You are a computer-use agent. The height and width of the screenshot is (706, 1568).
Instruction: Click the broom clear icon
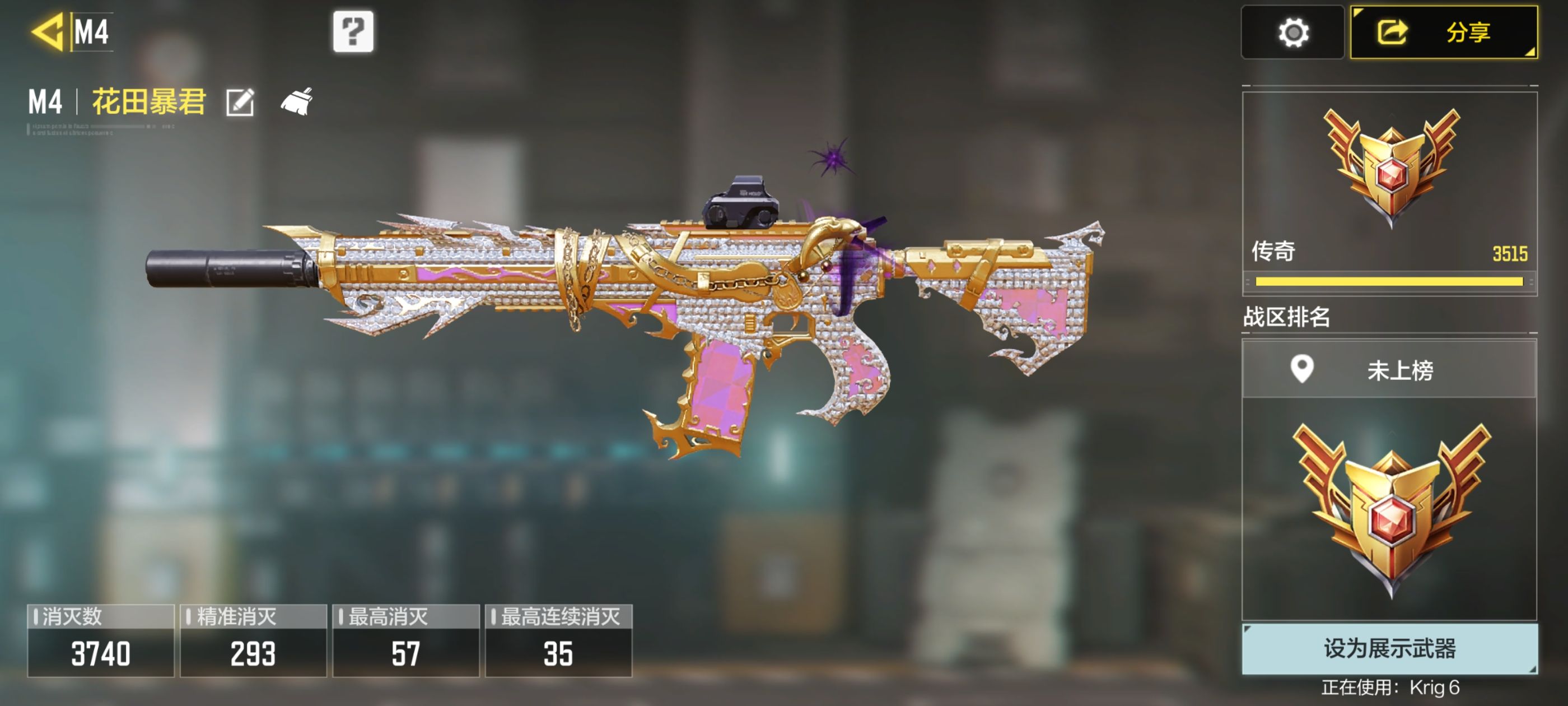297,101
